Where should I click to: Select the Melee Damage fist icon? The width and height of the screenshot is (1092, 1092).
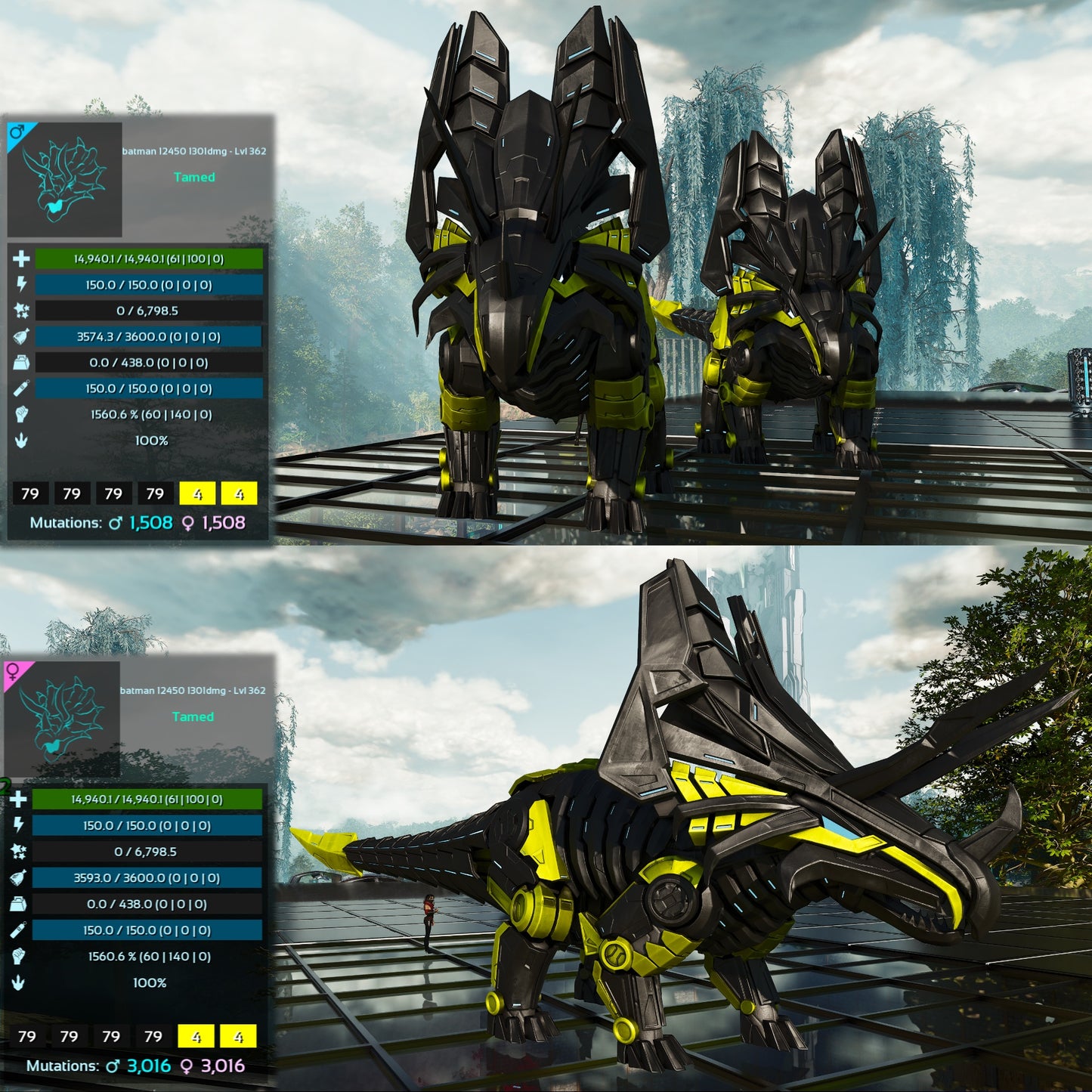[21, 414]
